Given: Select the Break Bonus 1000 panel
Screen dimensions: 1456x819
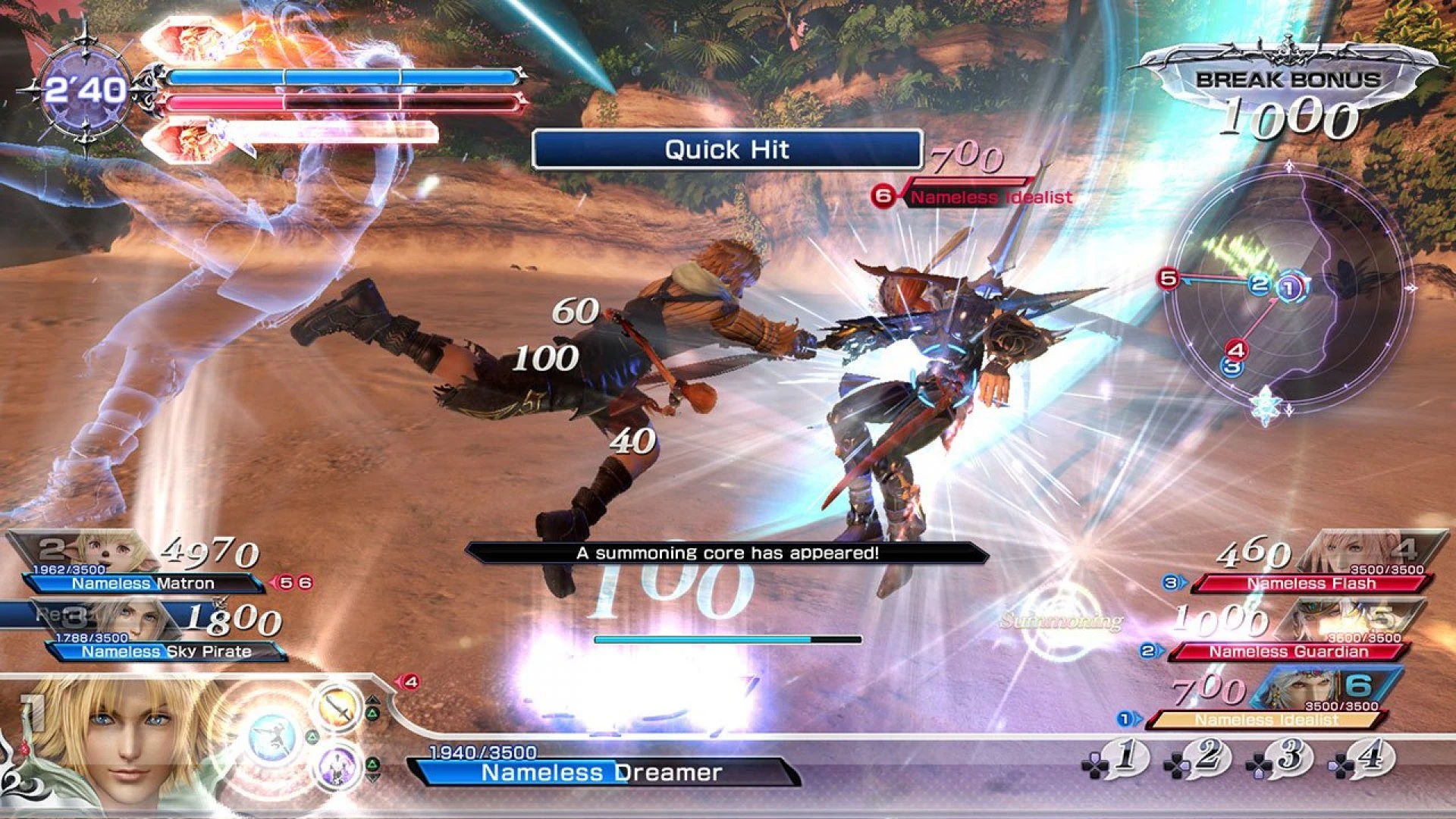Looking at the screenshot, I should [x=1289, y=91].
